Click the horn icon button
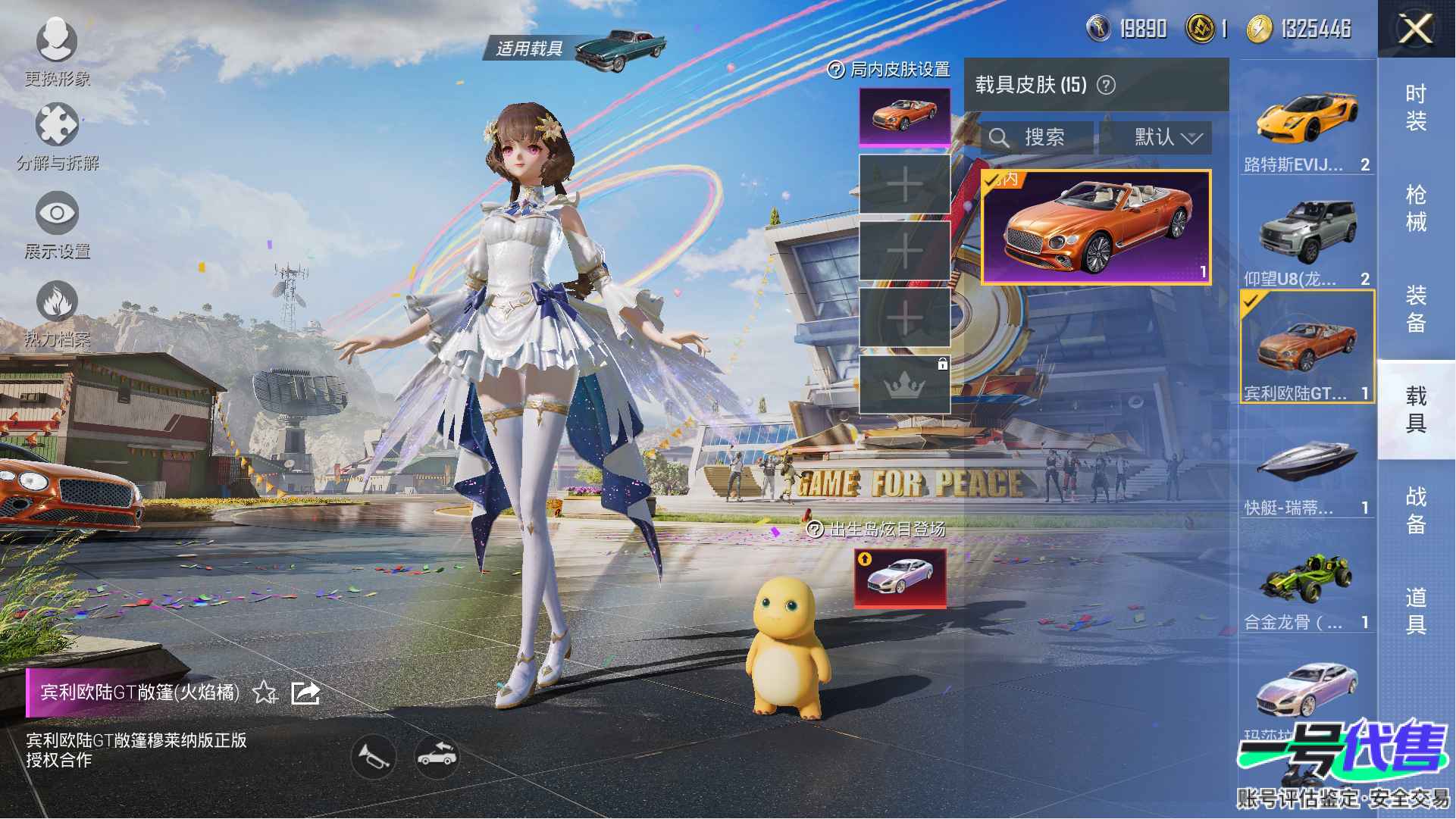1456x819 pixels. [x=374, y=756]
